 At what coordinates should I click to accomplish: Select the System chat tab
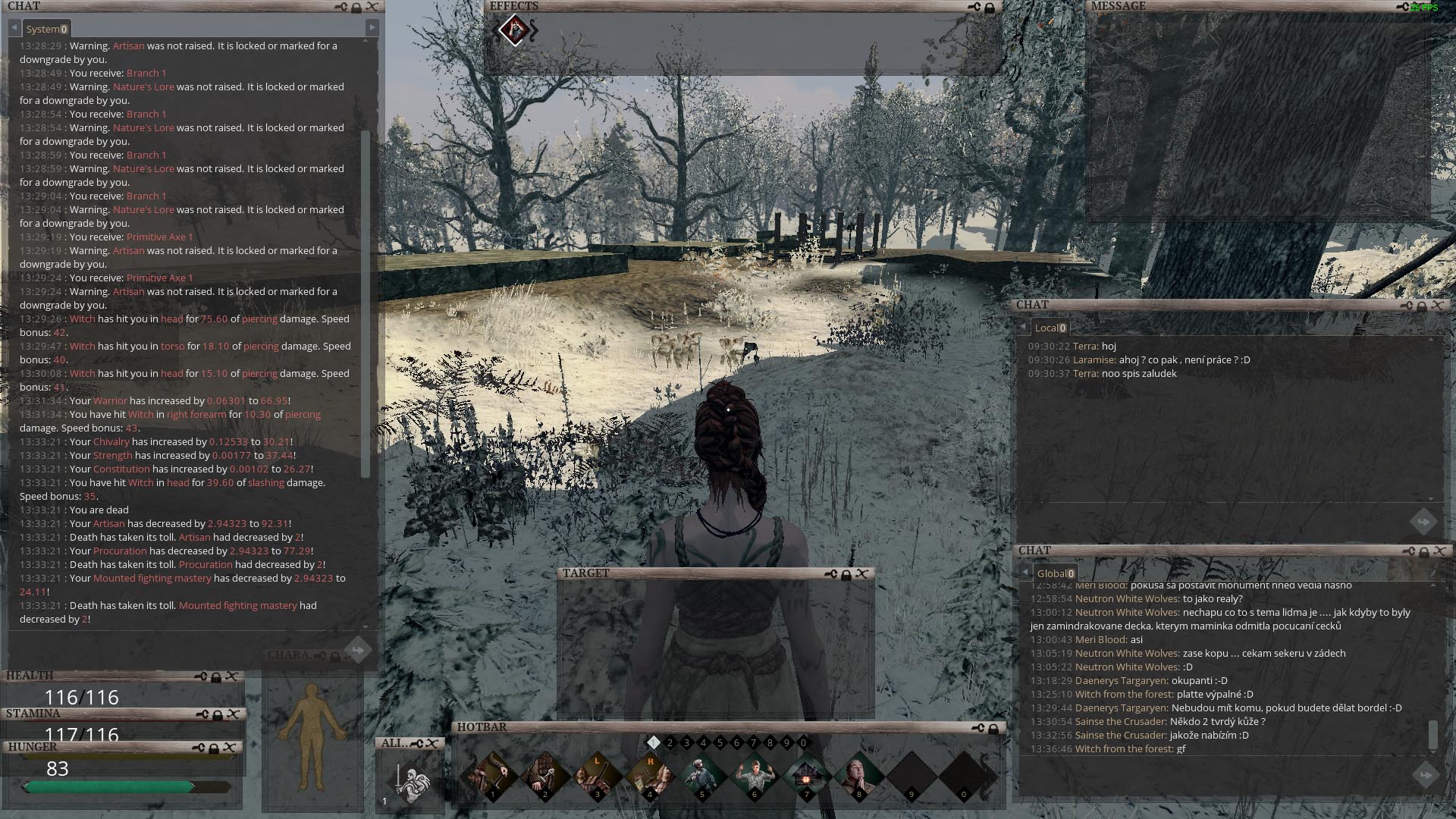tap(46, 29)
